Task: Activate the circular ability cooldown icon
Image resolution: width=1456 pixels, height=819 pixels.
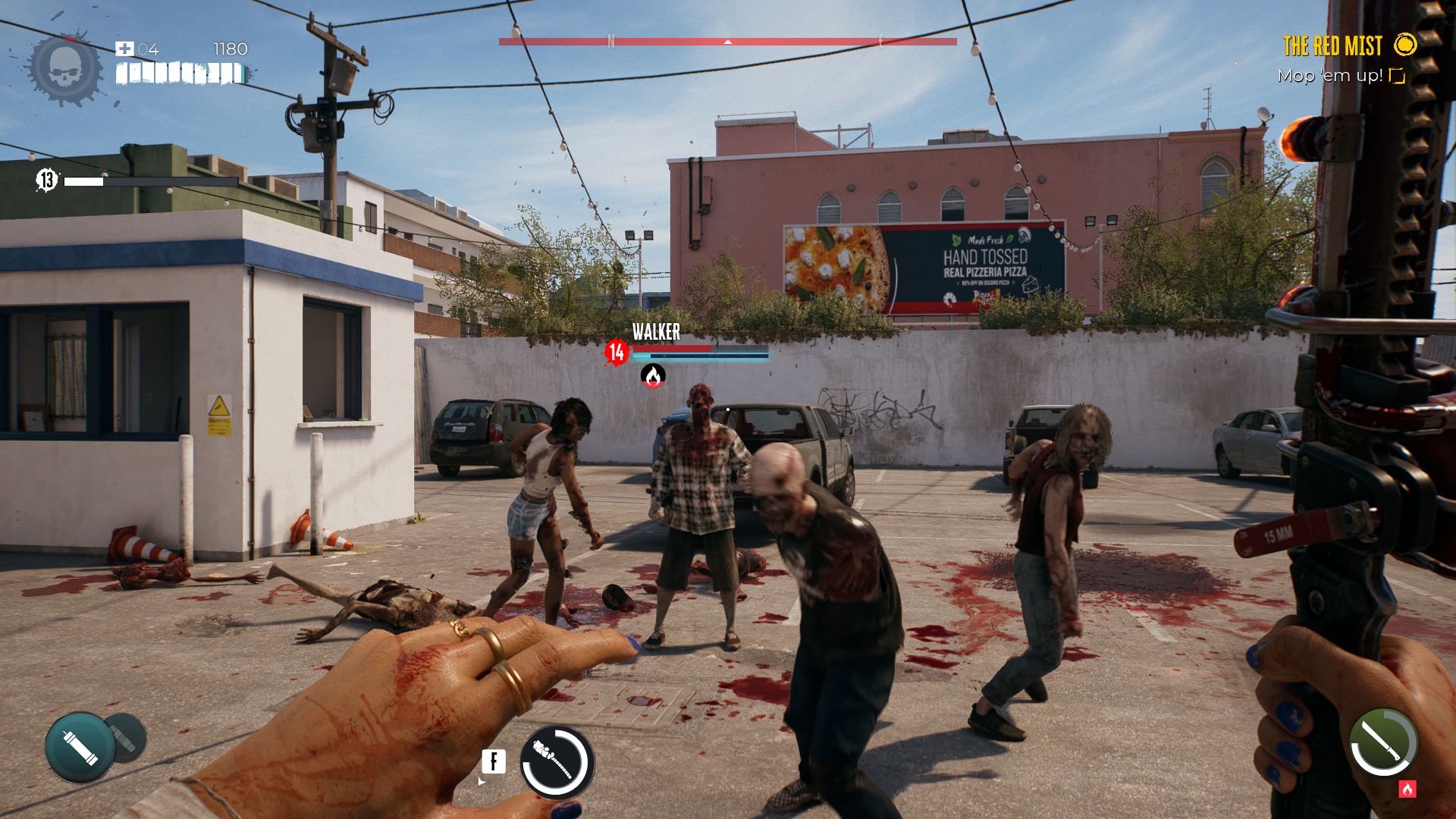Action: click(x=557, y=762)
